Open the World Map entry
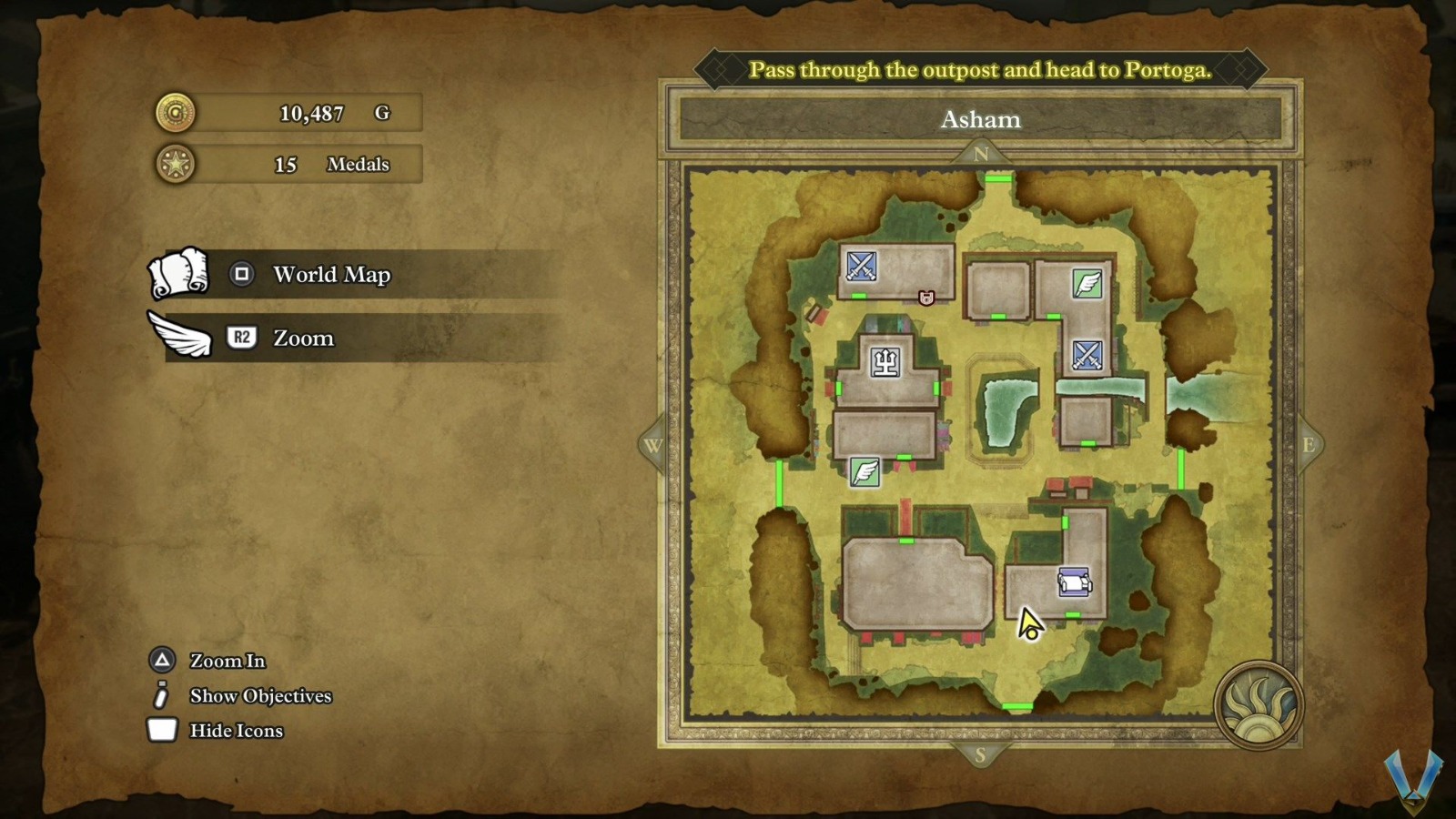Screen dimensions: 1456x819 click(331, 275)
